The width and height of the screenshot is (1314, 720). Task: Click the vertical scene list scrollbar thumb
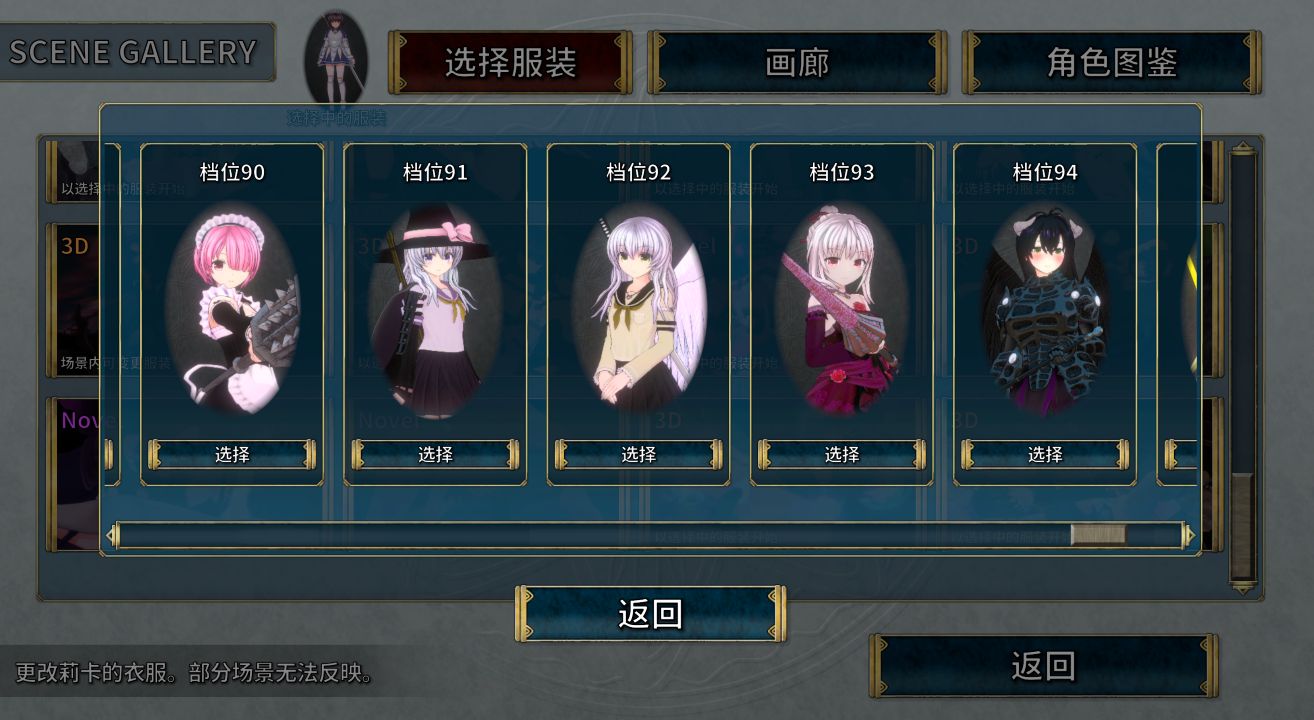coord(1242,525)
